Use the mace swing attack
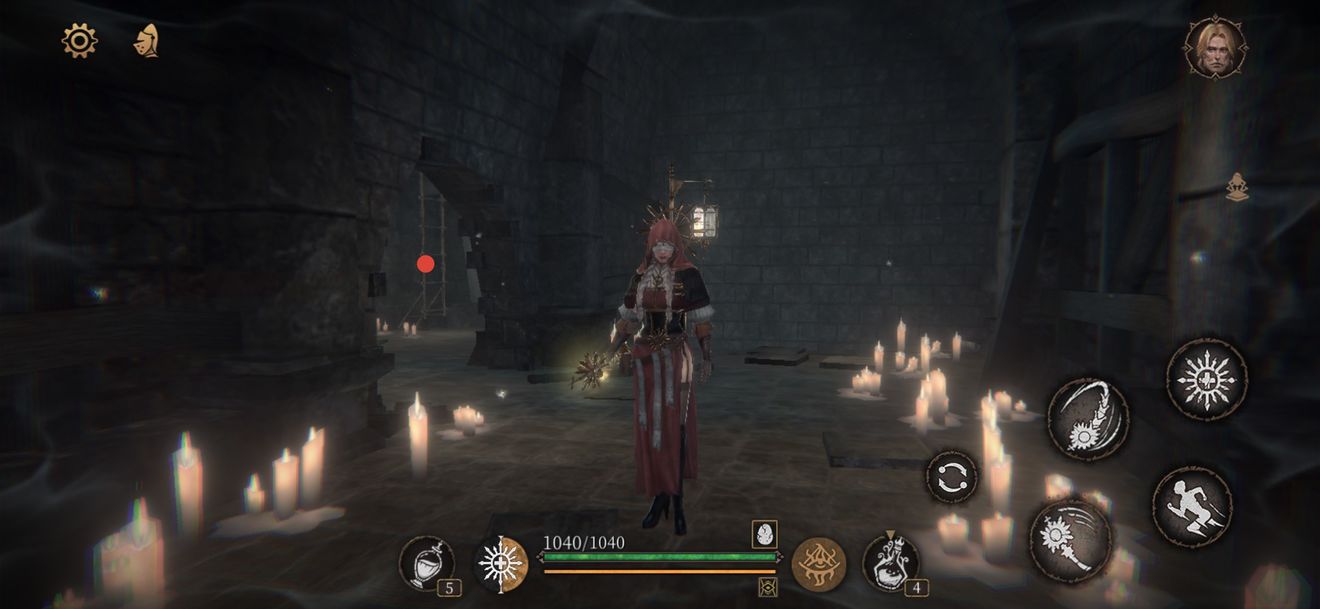 pyautogui.click(x=1070, y=540)
